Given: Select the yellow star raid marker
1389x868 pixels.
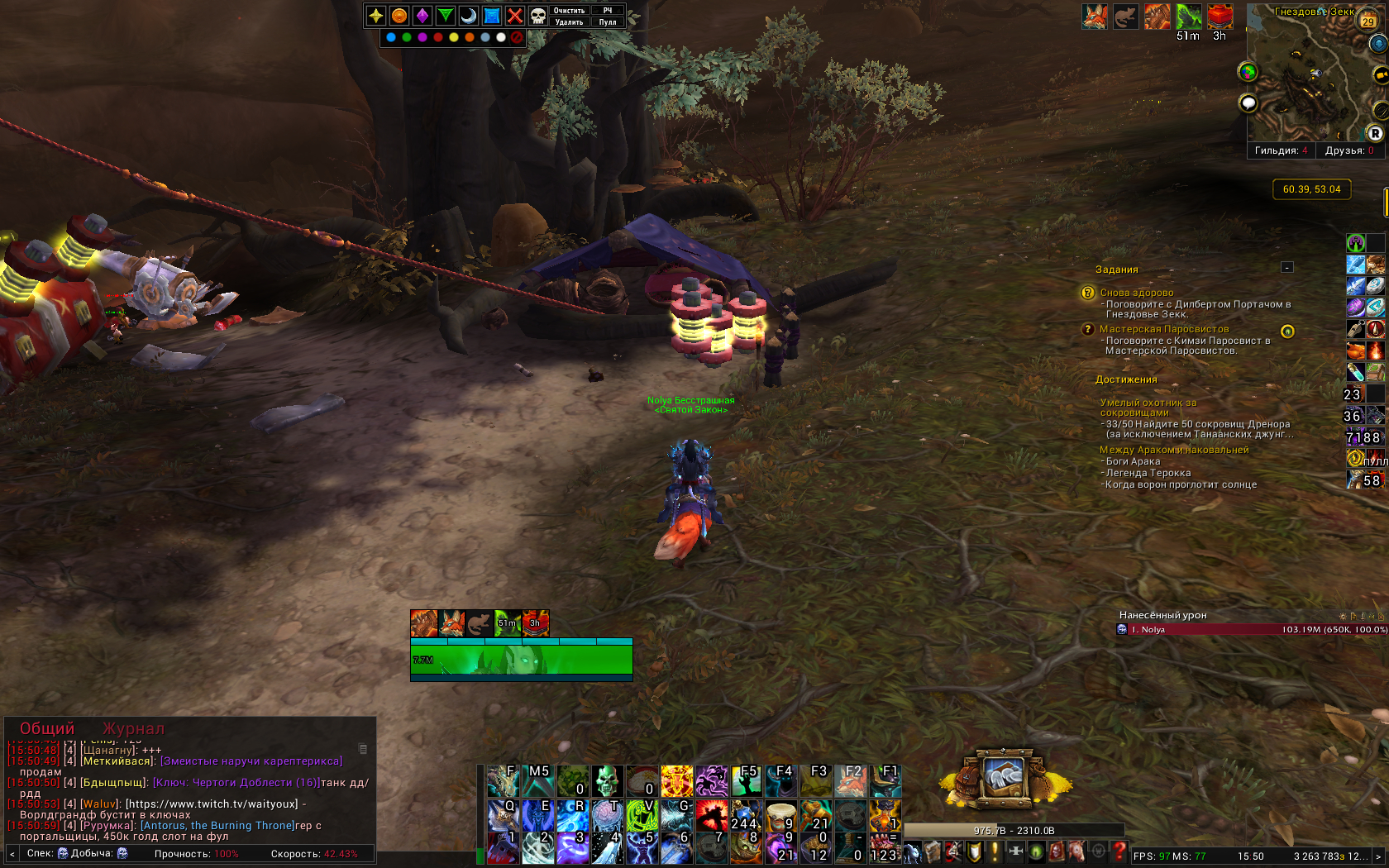Looking at the screenshot, I should click(x=376, y=16).
